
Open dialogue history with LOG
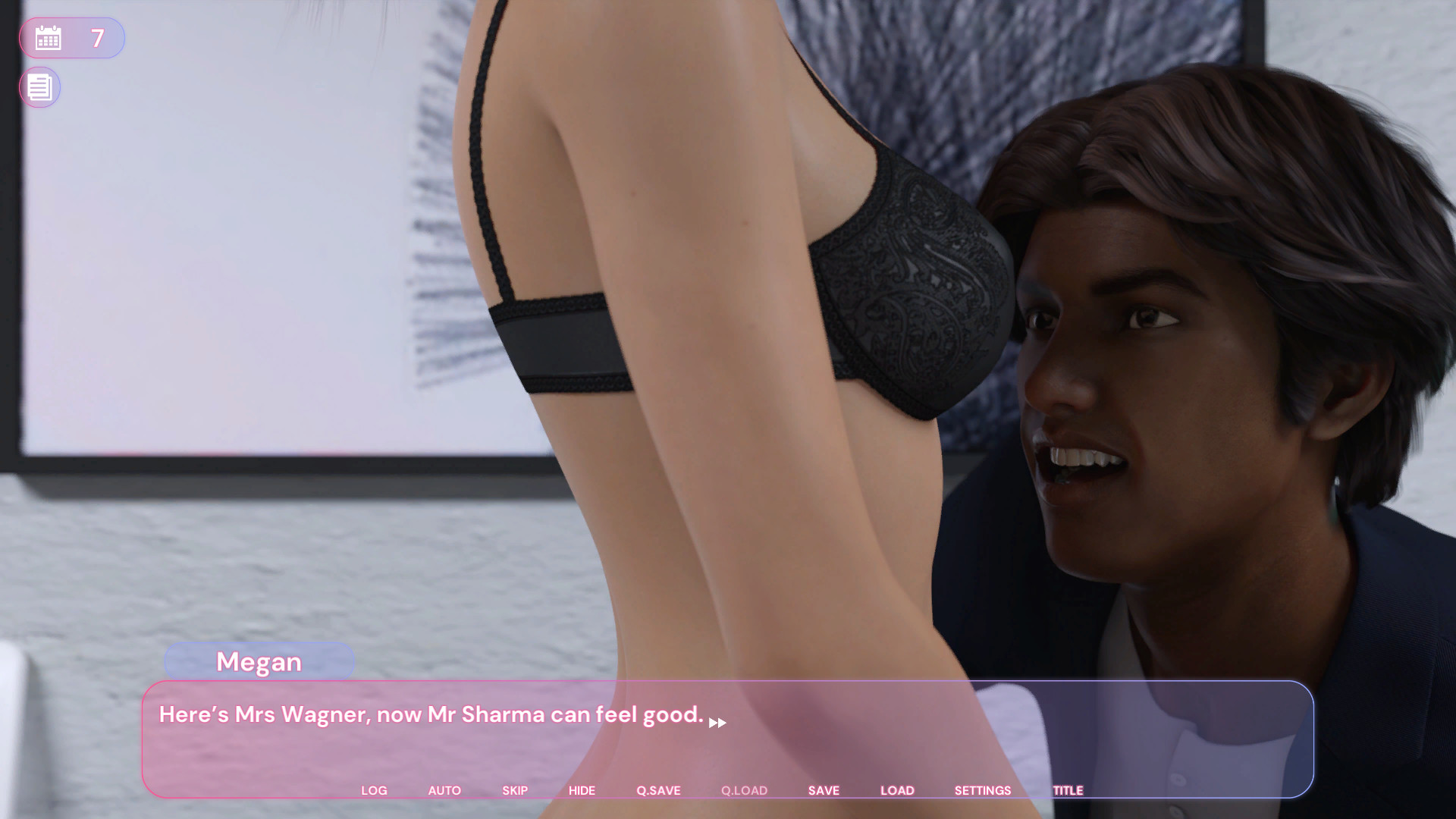tap(375, 790)
